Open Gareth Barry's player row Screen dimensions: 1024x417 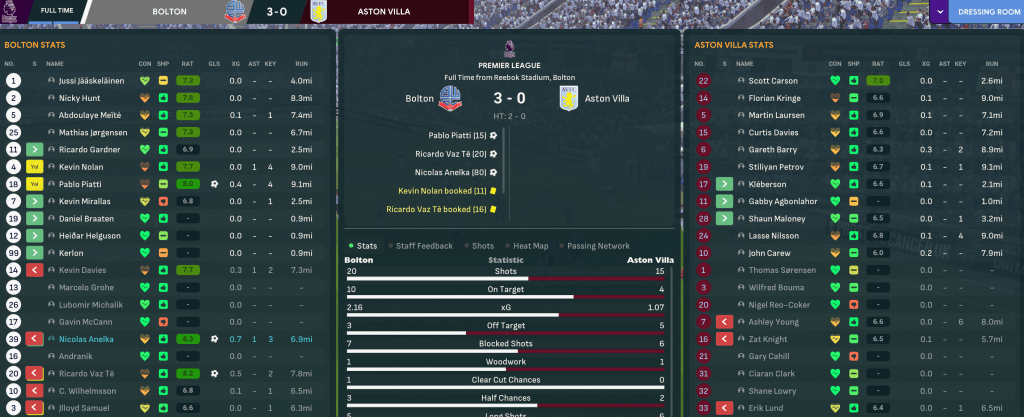(x=772, y=149)
